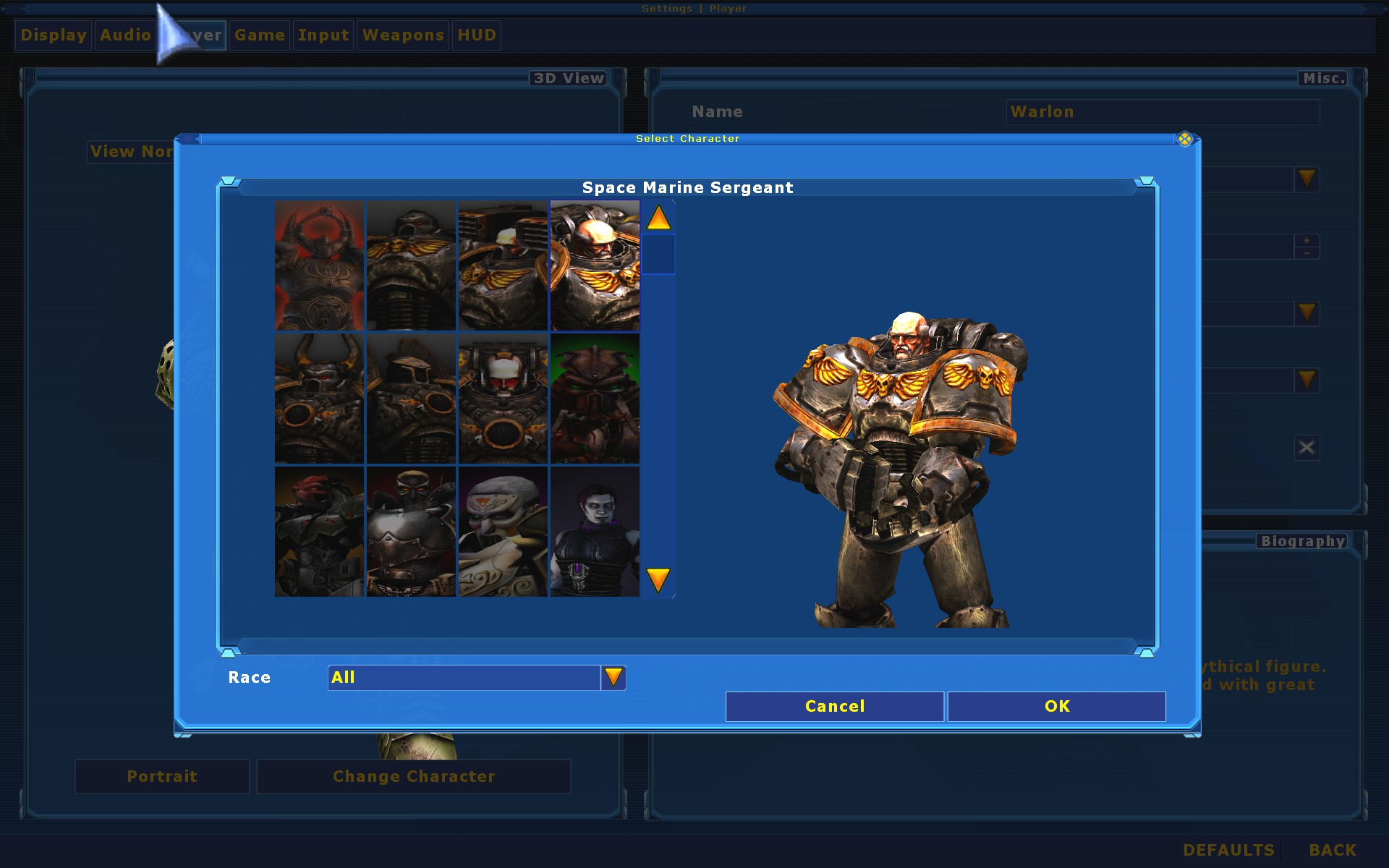This screenshot has width=1389, height=868.
Task: Open the lowest dropdown arrow on the right panel
Action: pyautogui.click(x=1306, y=380)
